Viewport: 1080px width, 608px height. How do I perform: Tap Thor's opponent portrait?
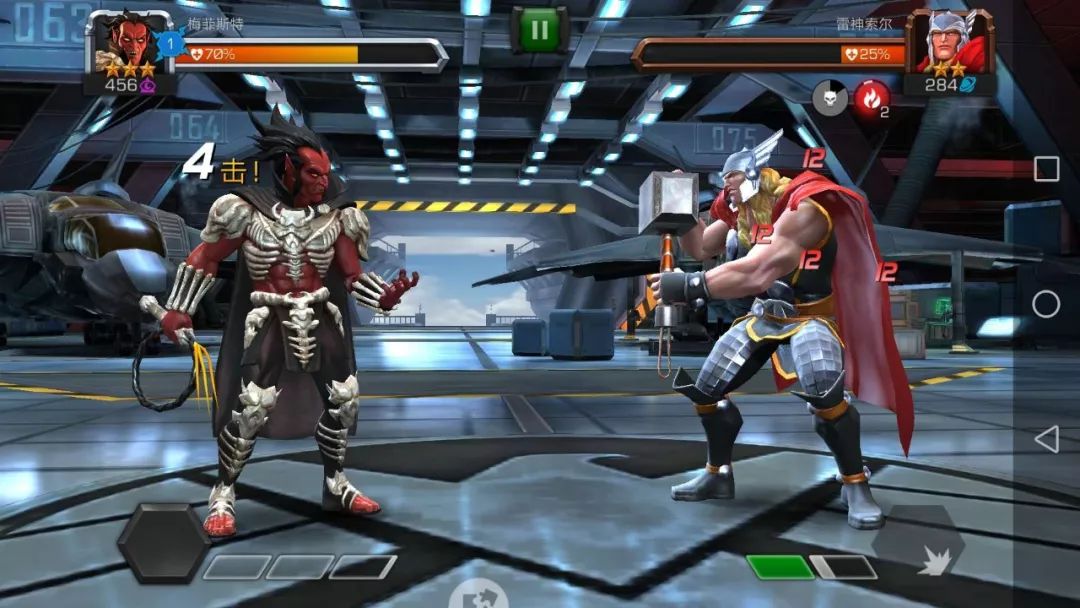click(947, 44)
